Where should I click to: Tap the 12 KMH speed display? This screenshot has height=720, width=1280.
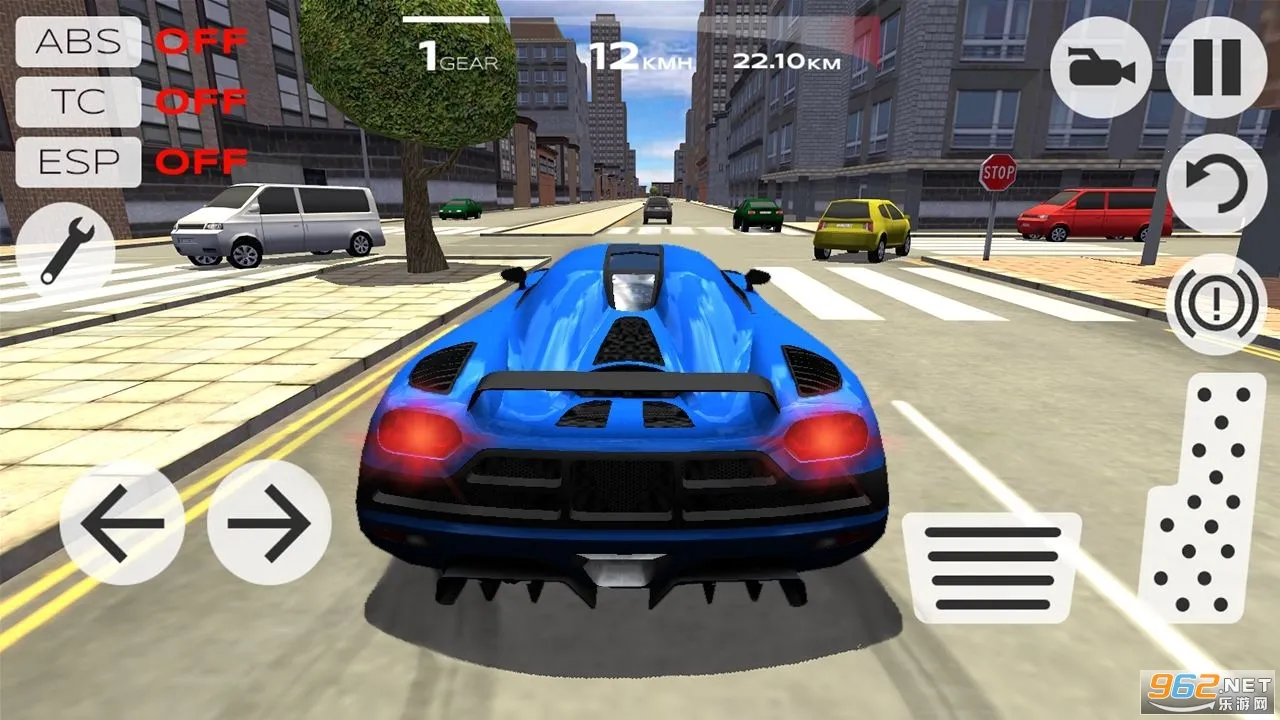pyautogui.click(x=640, y=55)
